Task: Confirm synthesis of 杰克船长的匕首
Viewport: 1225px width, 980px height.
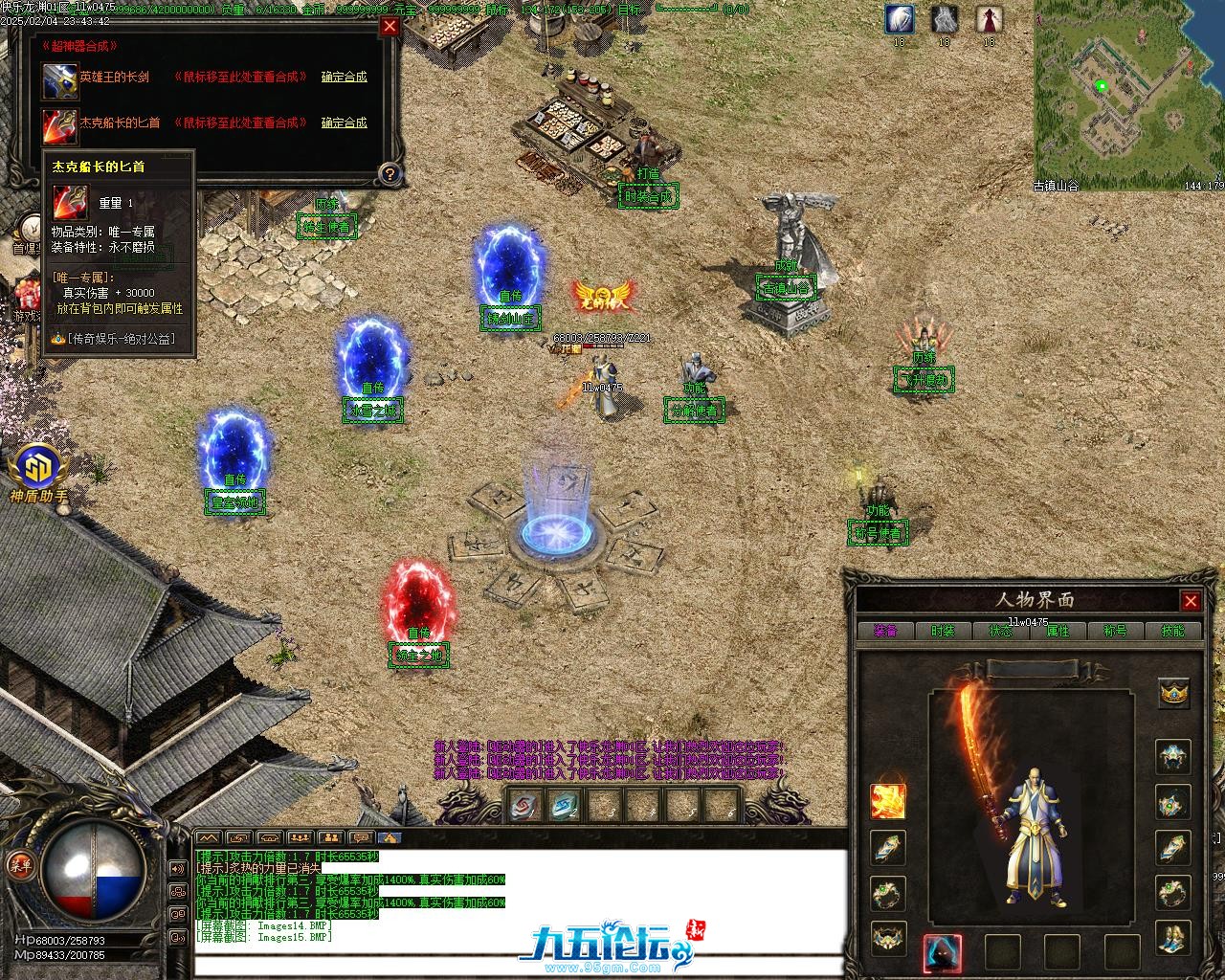Action: [344, 122]
